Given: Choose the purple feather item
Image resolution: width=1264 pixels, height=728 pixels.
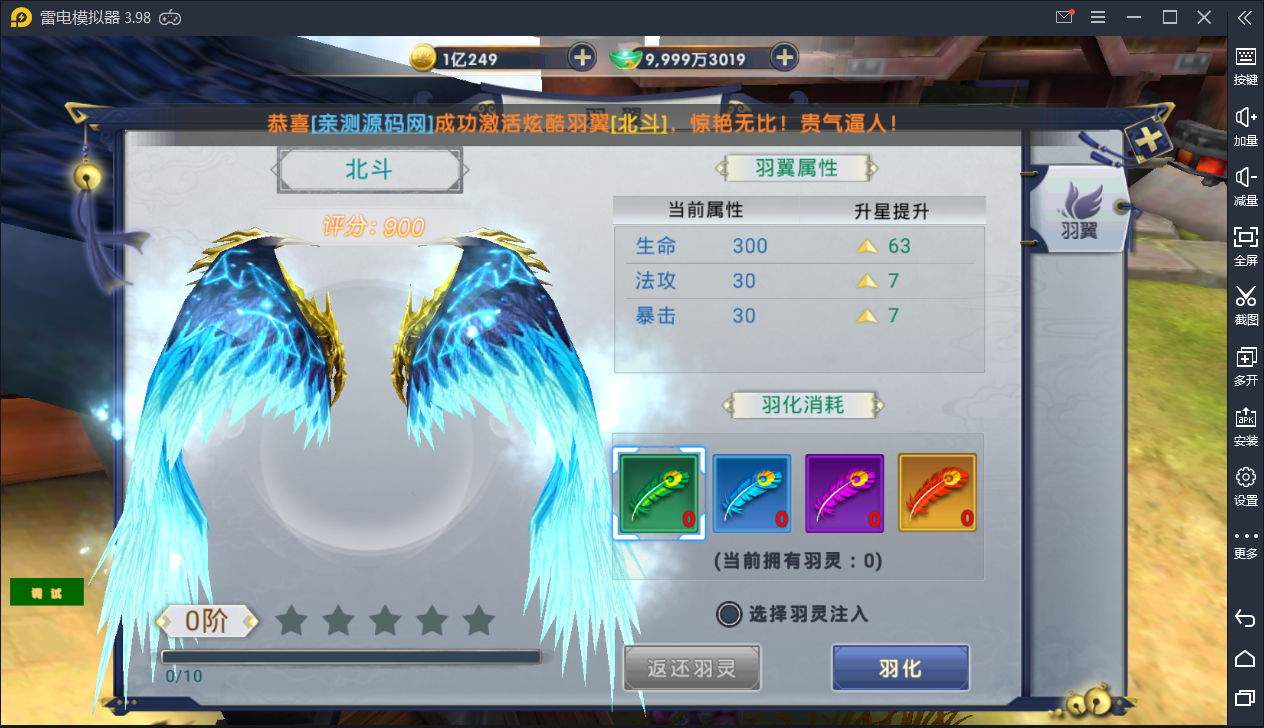Looking at the screenshot, I should [844, 492].
